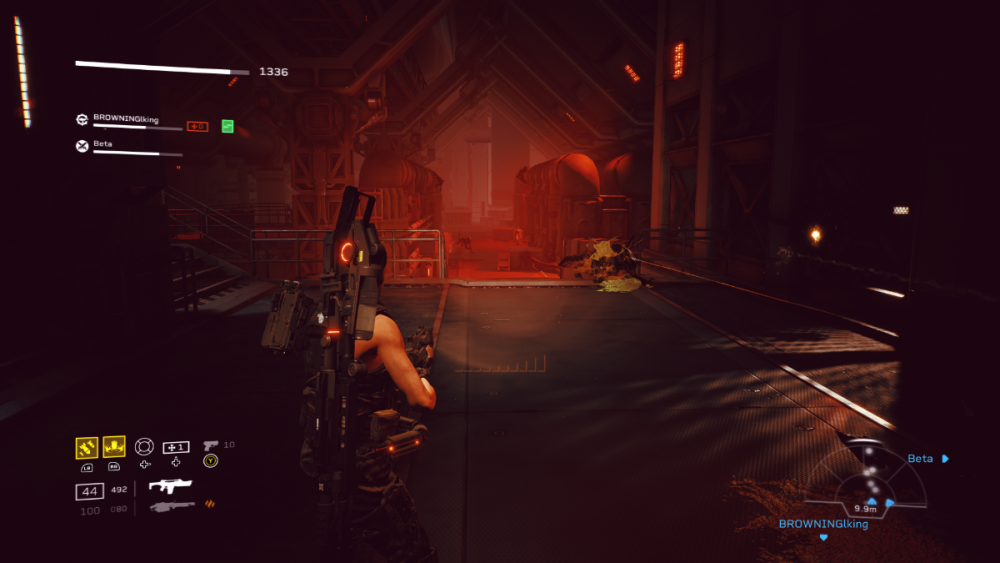This screenshot has height=563, width=1000.
Task: Trigger the yellow overclock ability icon
Action: (114, 447)
